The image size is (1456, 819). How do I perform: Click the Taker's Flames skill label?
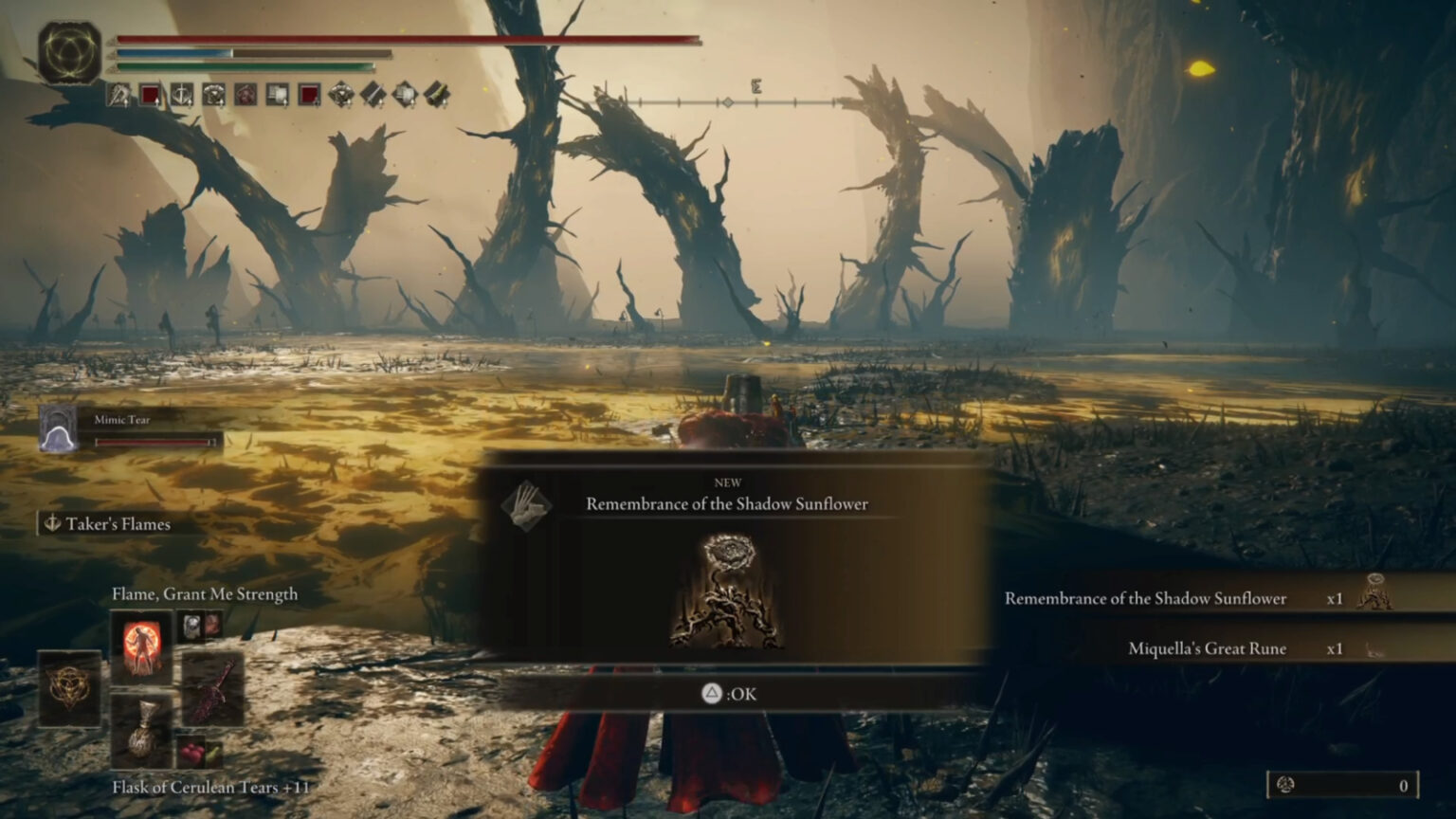[x=107, y=523]
